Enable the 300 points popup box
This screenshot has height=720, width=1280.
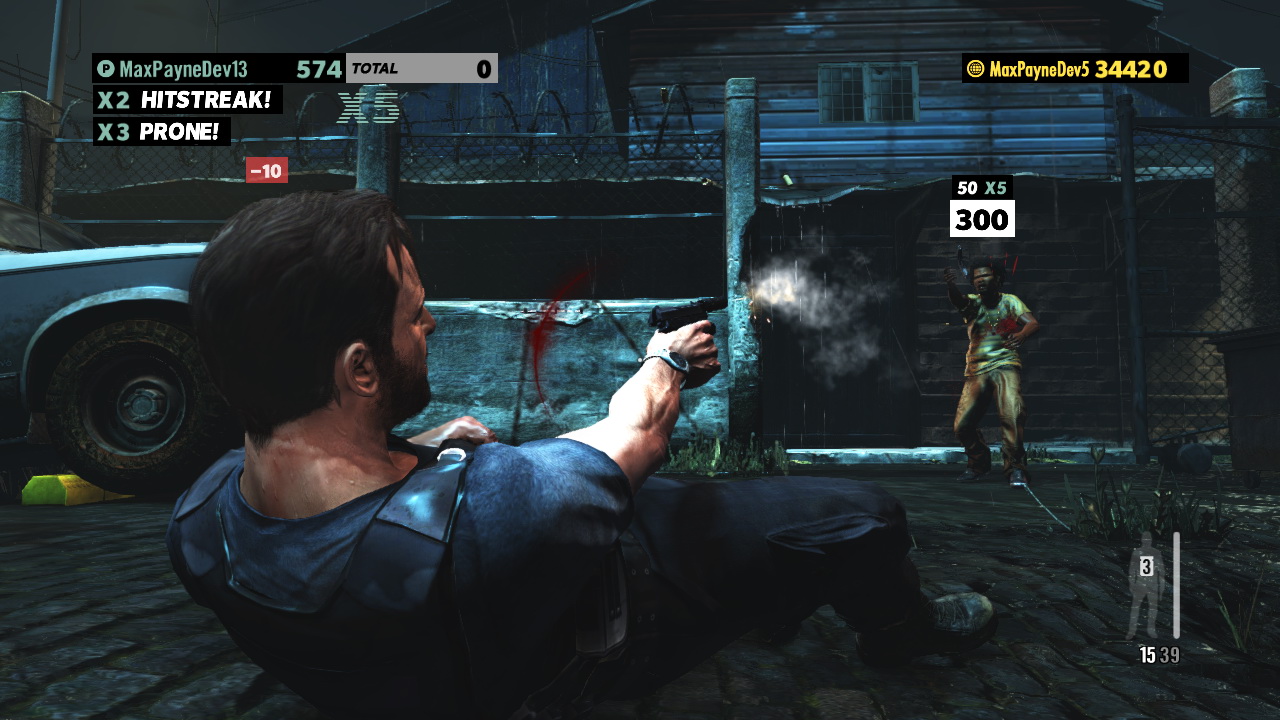(x=982, y=216)
